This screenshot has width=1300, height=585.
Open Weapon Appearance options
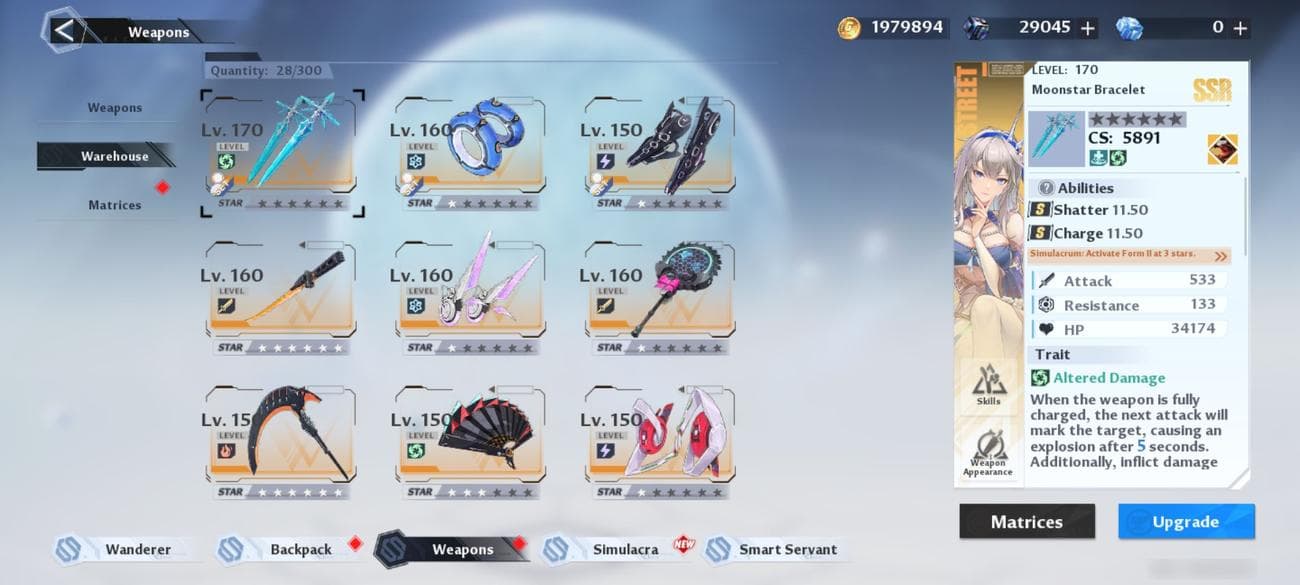(x=988, y=452)
